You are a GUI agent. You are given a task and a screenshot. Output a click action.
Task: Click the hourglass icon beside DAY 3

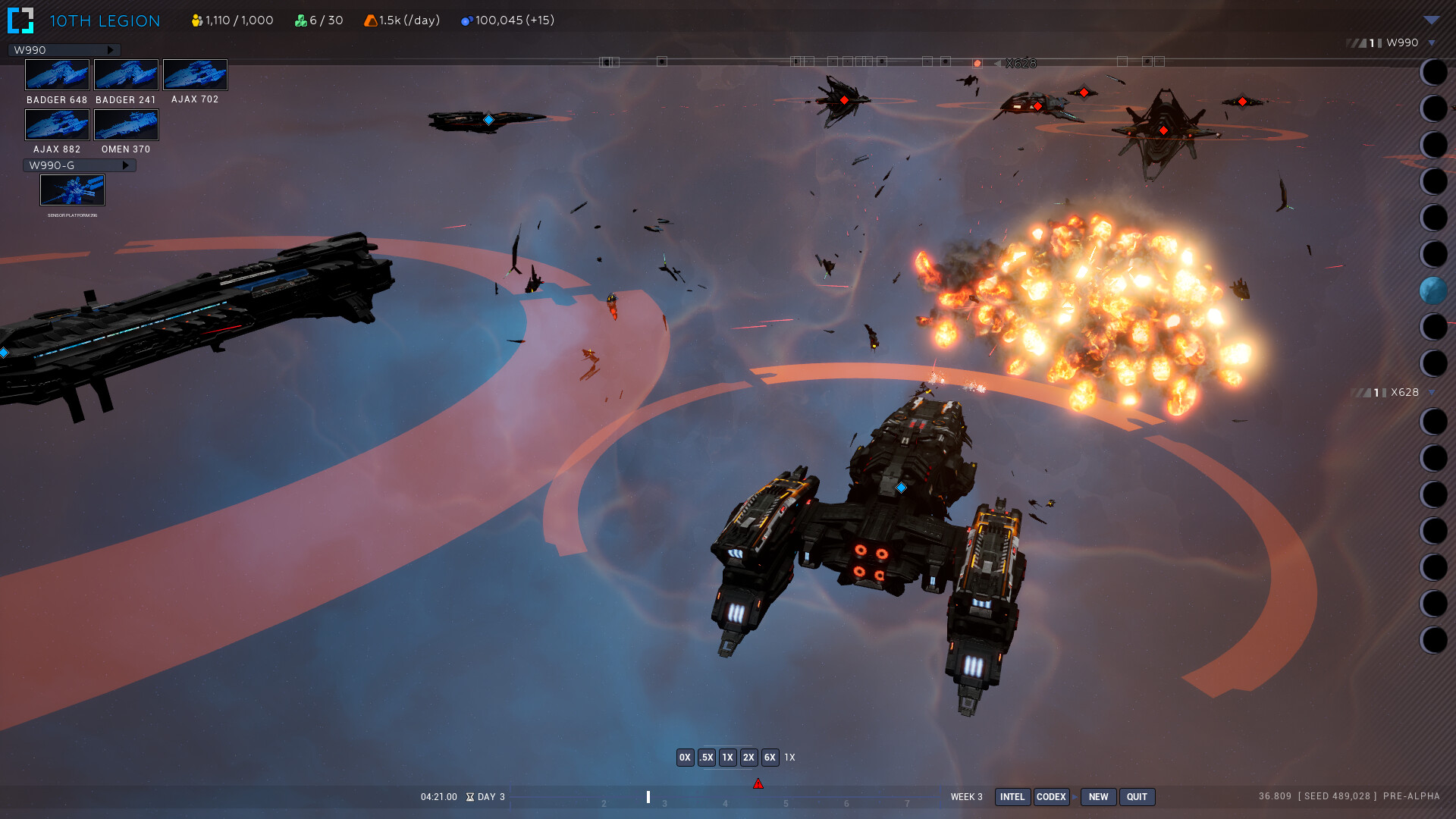click(471, 797)
